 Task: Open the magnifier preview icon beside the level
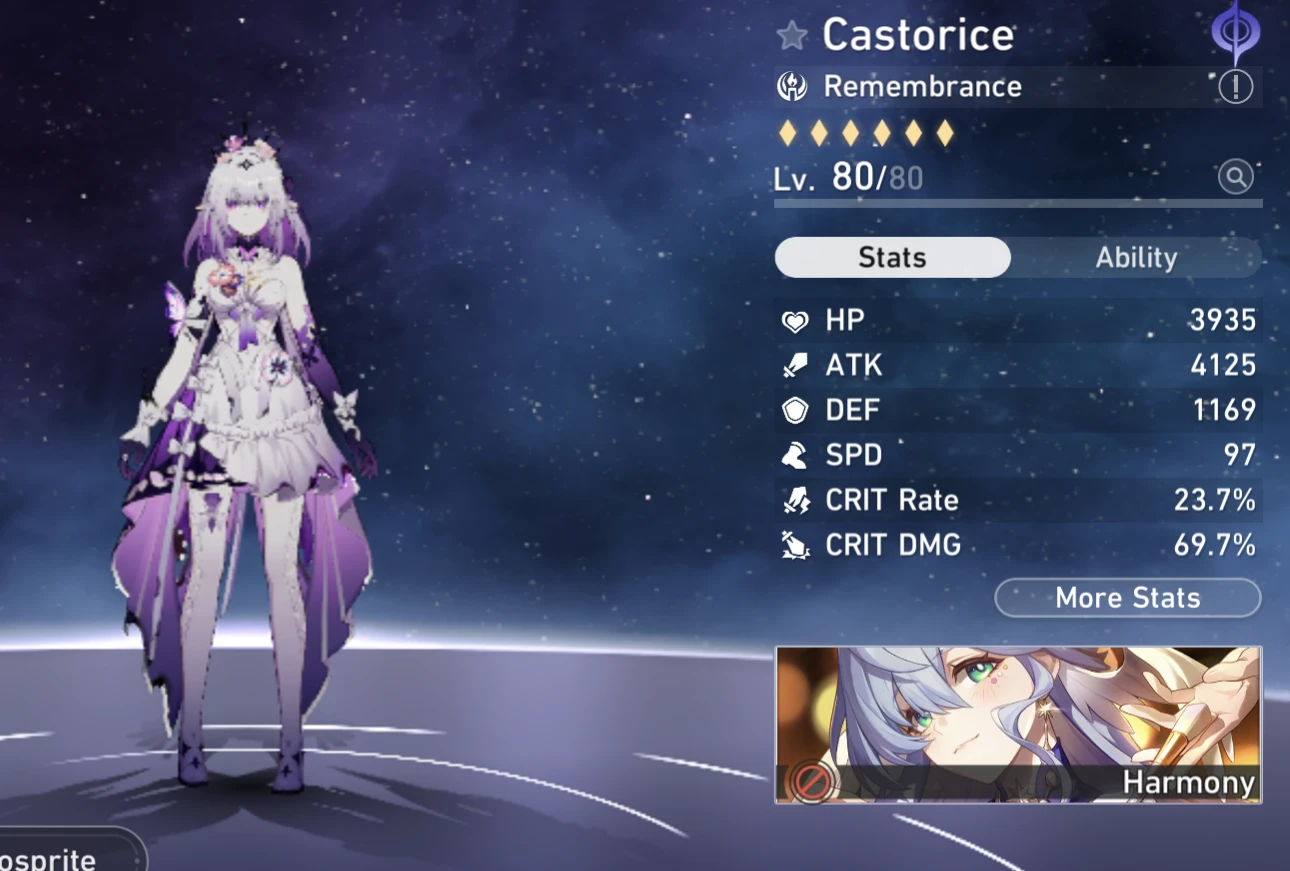[x=1236, y=176]
